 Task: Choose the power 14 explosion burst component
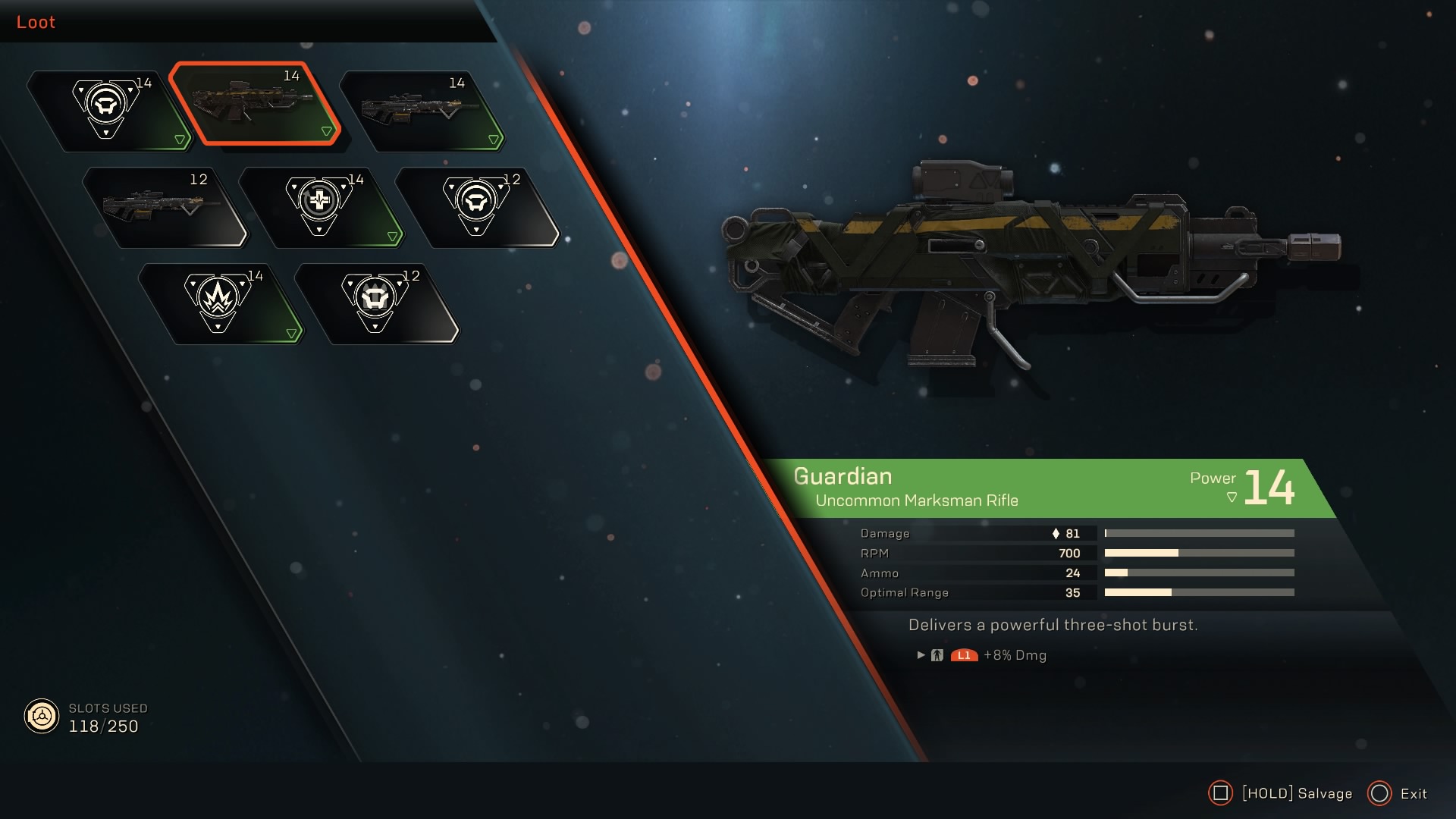pos(219,303)
